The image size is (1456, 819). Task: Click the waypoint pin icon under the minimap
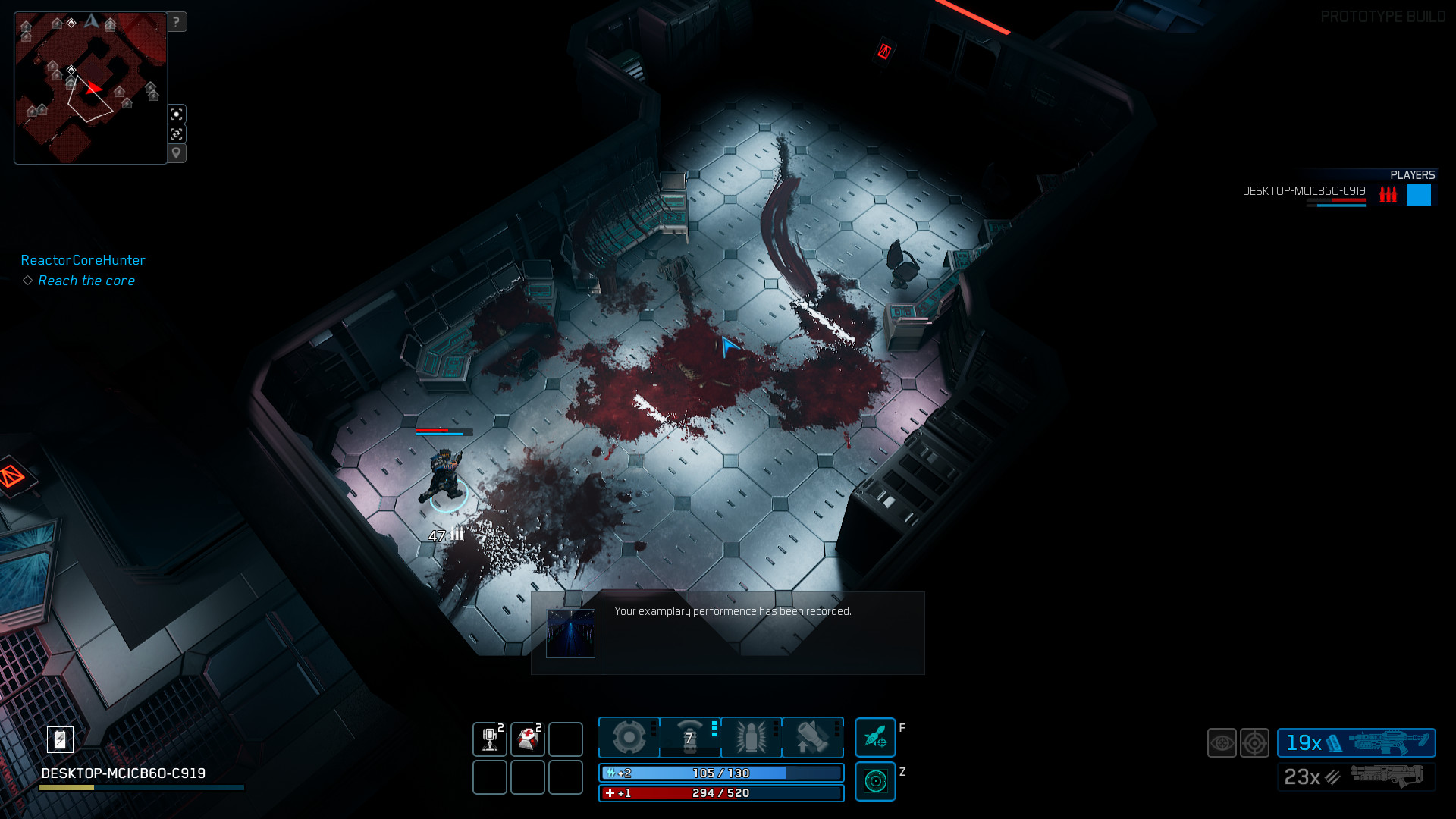[177, 152]
